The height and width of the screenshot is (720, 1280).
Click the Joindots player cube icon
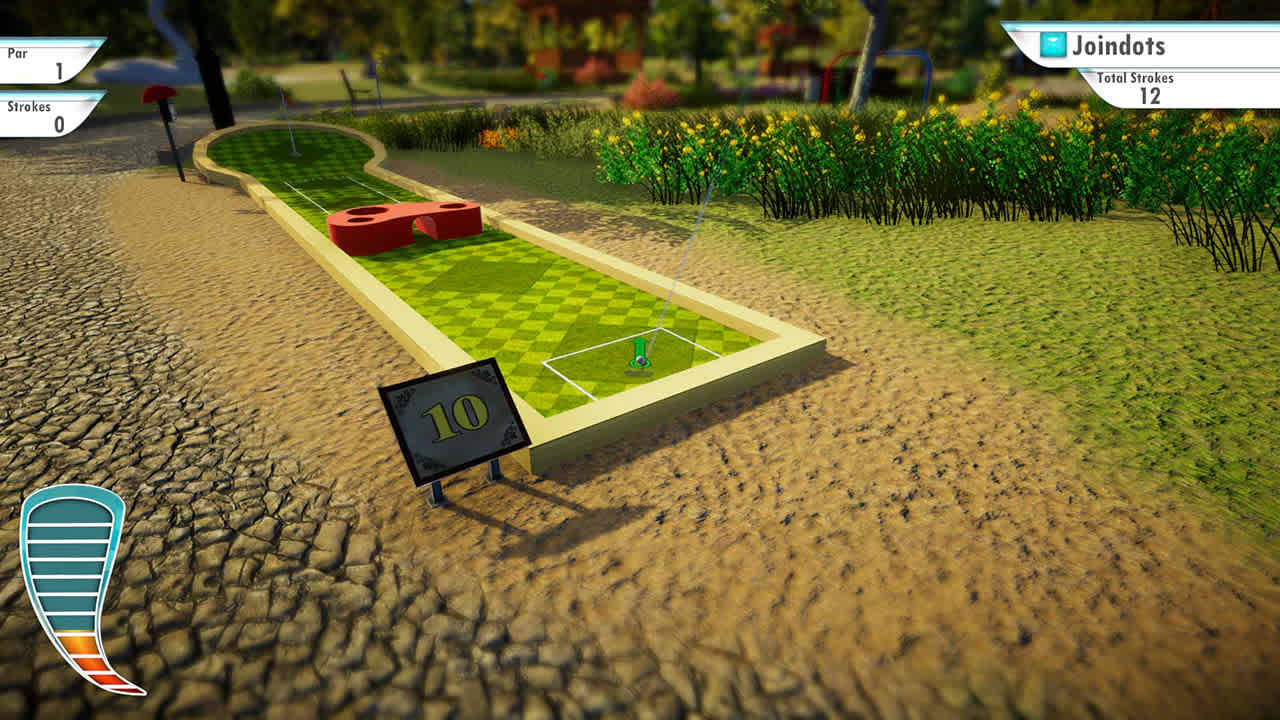click(x=1051, y=44)
